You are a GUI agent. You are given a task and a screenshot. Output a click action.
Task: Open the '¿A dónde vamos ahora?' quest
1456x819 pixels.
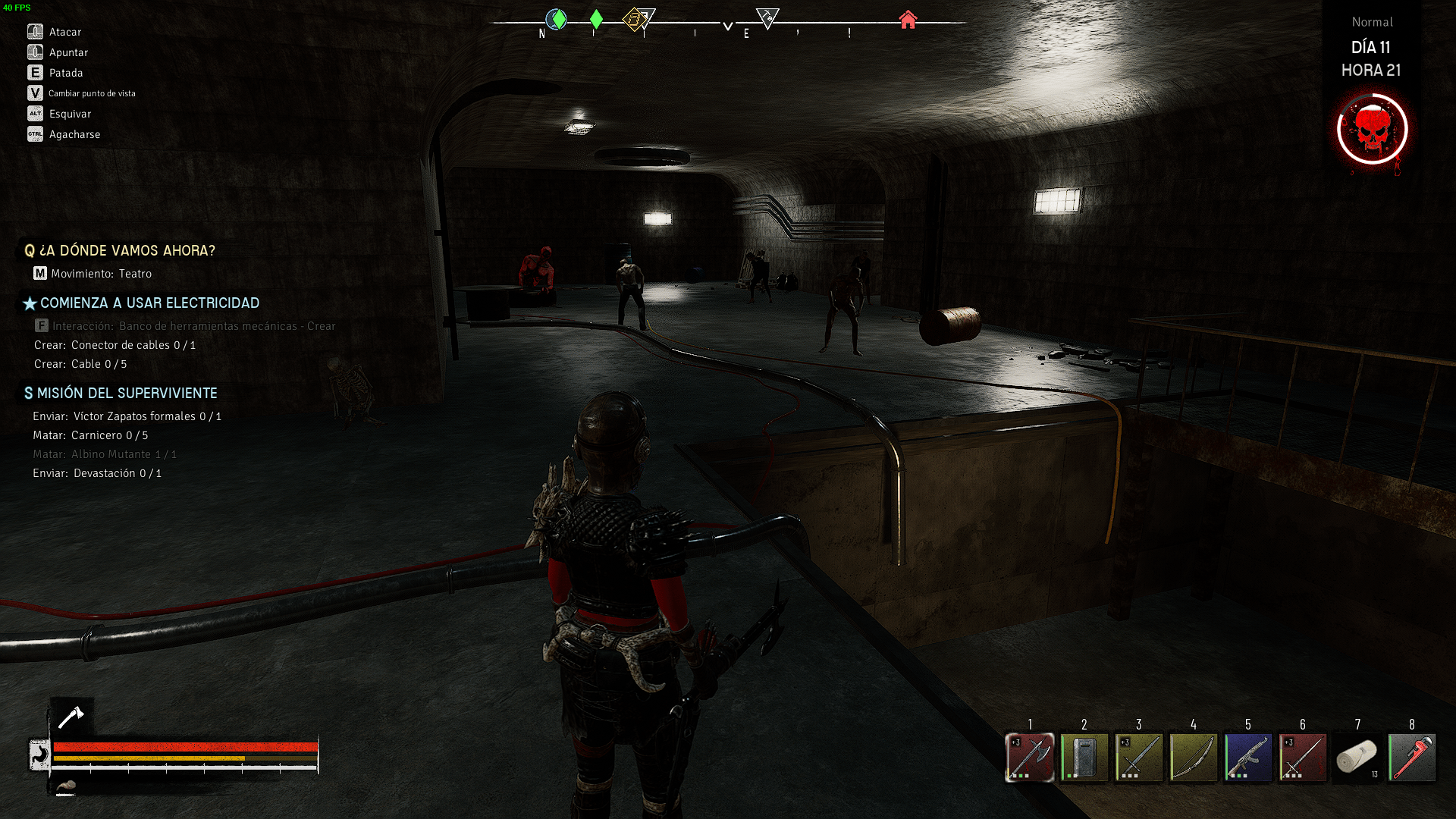tap(127, 250)
